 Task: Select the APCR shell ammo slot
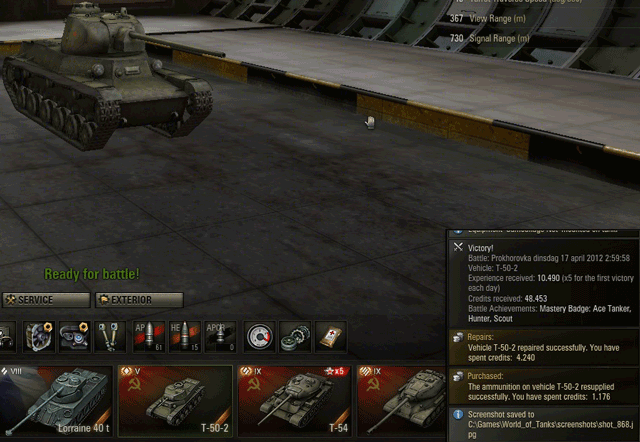click(220, 337)
